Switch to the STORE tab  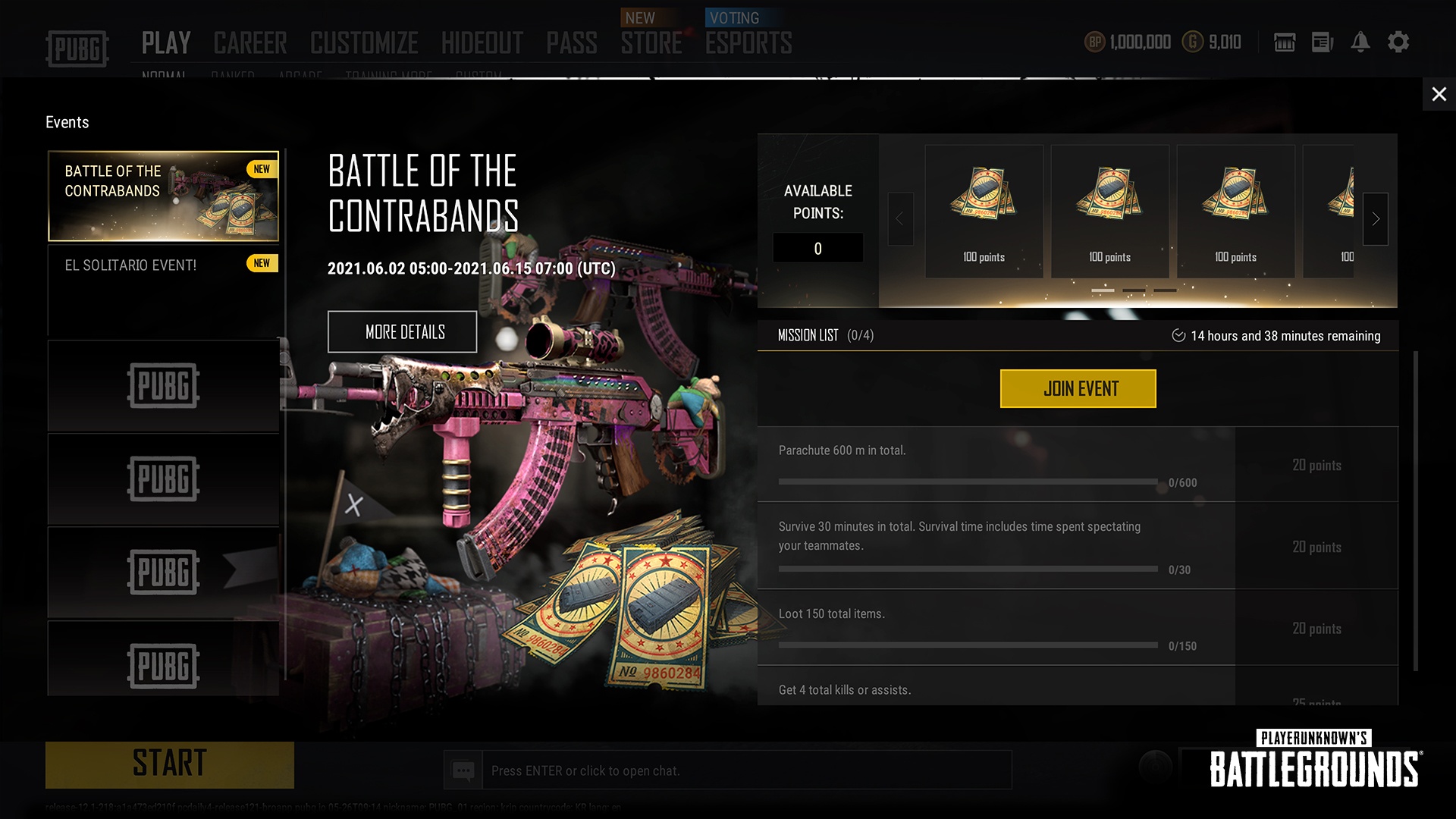pos(651,44)
